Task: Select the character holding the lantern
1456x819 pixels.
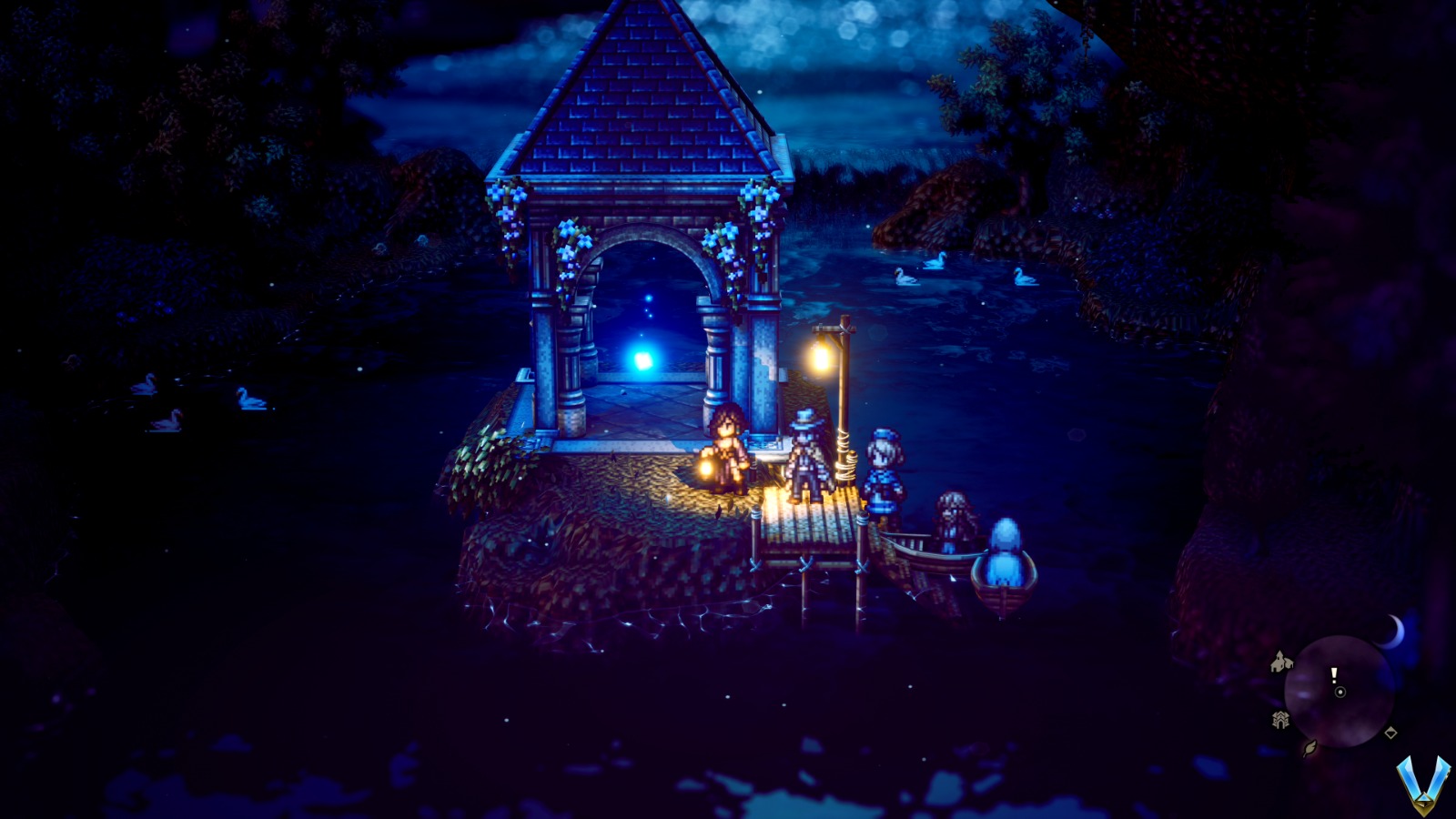Action: click(x=727, y=447)
